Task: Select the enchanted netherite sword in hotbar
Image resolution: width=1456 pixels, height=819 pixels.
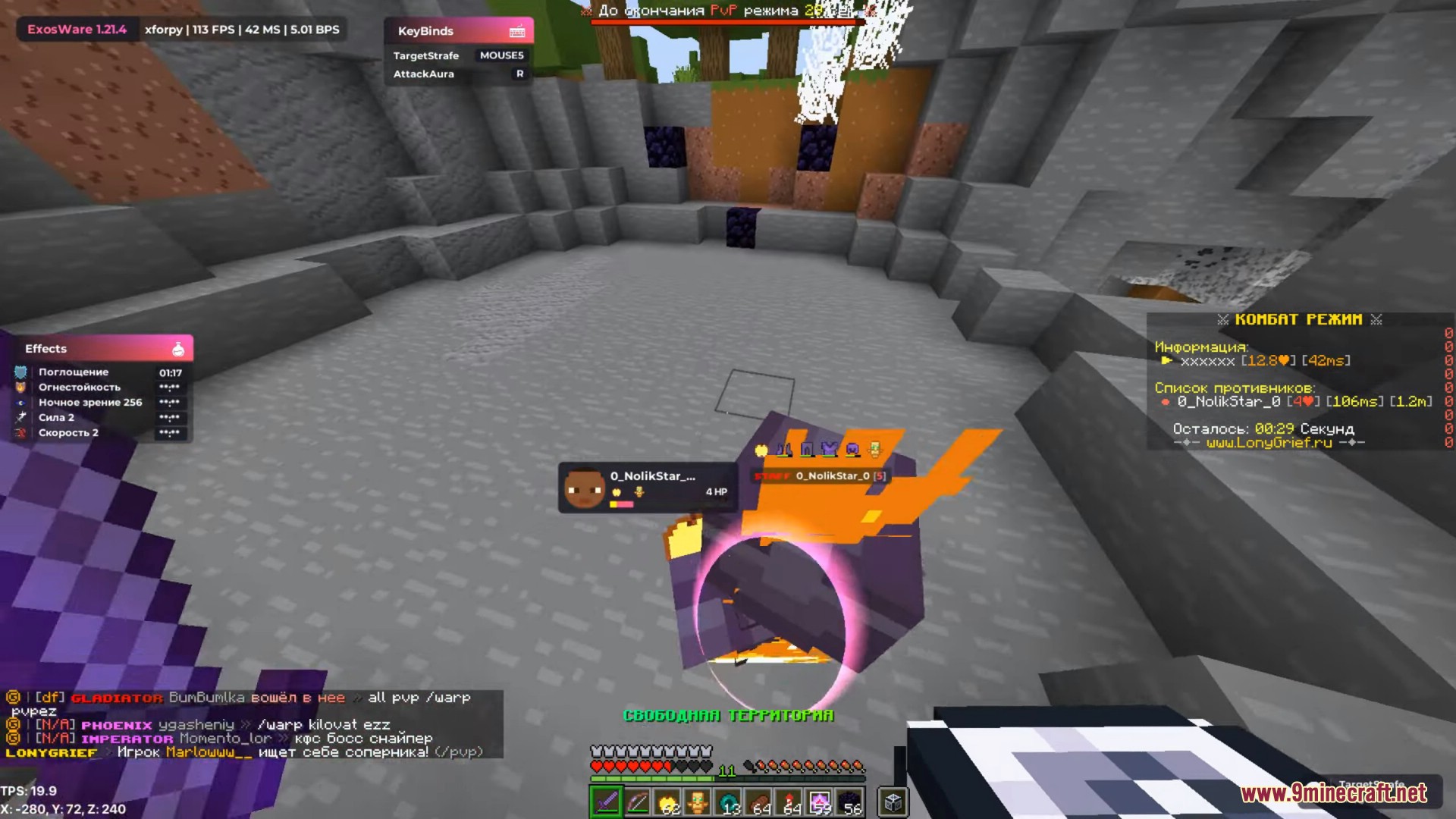Action: click(x=607, y=802)
